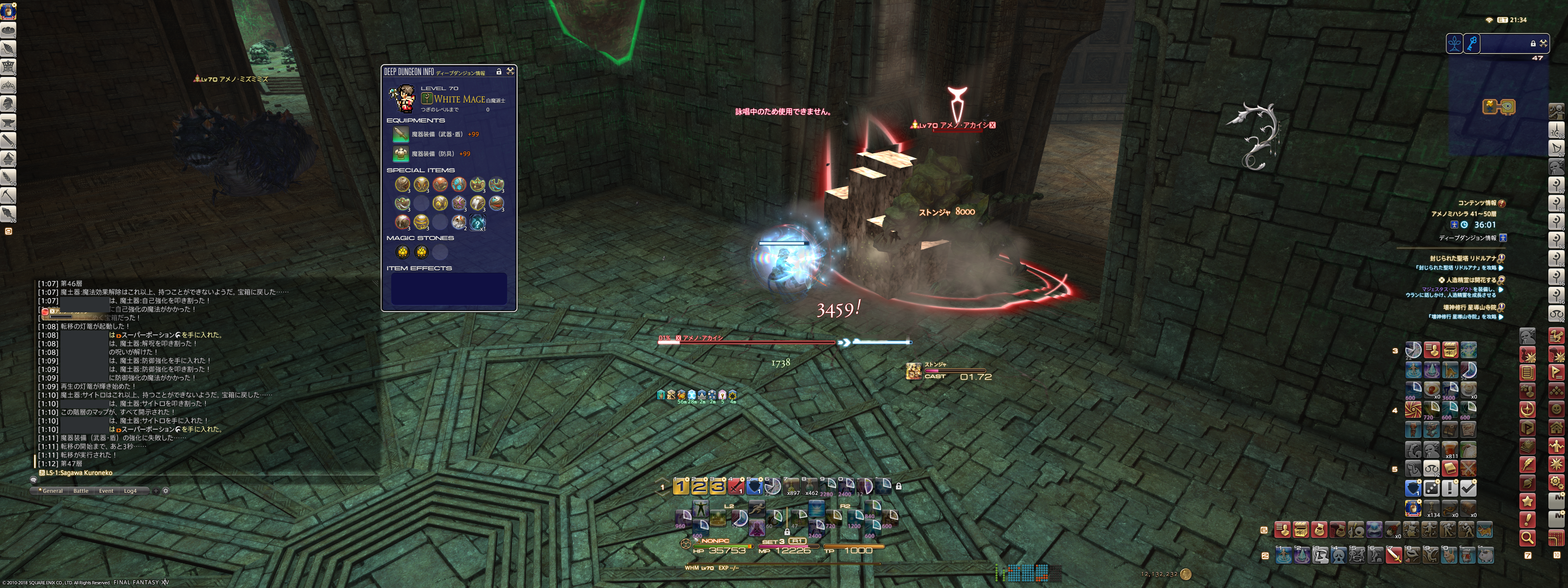Switch to the General chat tab
Viewport: 1568px width, 588px height.
(x=52, y=490)
